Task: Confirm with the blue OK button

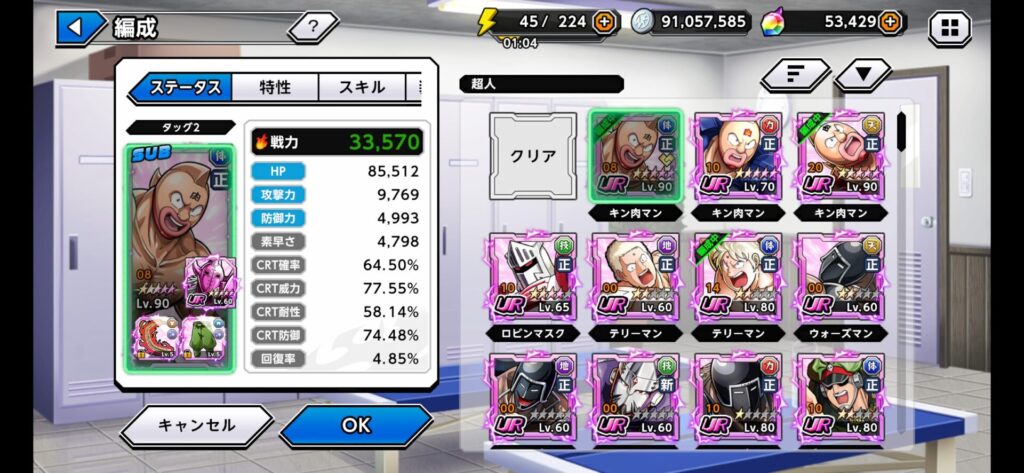Action: pyautogui.click(x=356, y=425)
